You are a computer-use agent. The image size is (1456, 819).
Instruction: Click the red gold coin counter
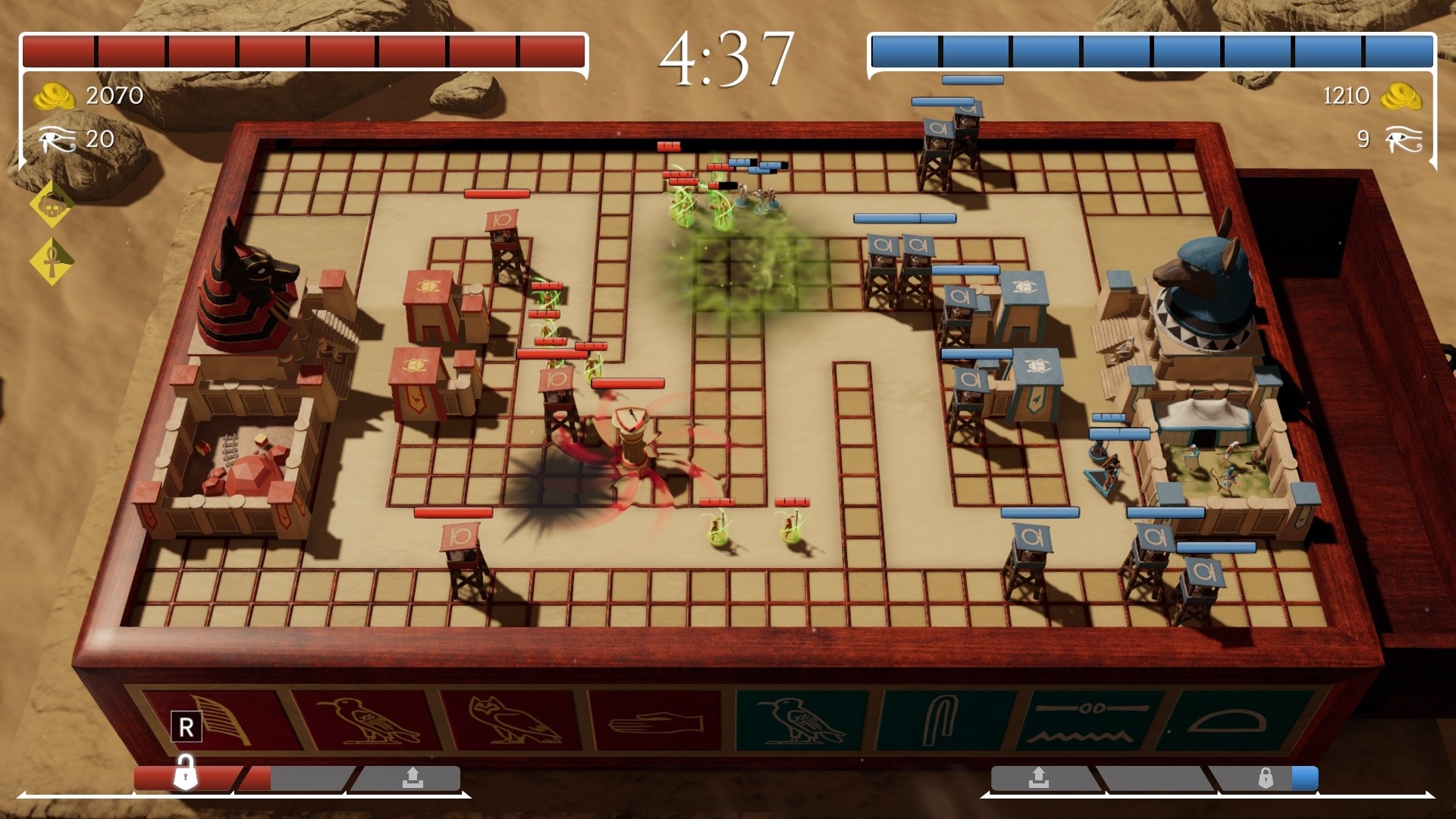pos(83,96)
